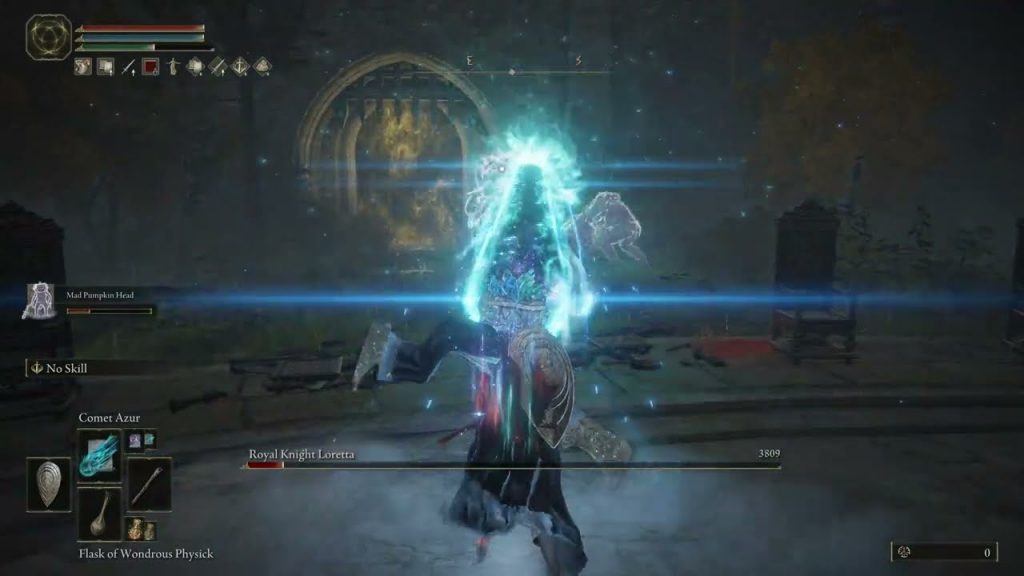The width and height of the screenshot is (1024, 576).
Task: Click the Mad Pumpkin Head summon icon
Action: 41,300
